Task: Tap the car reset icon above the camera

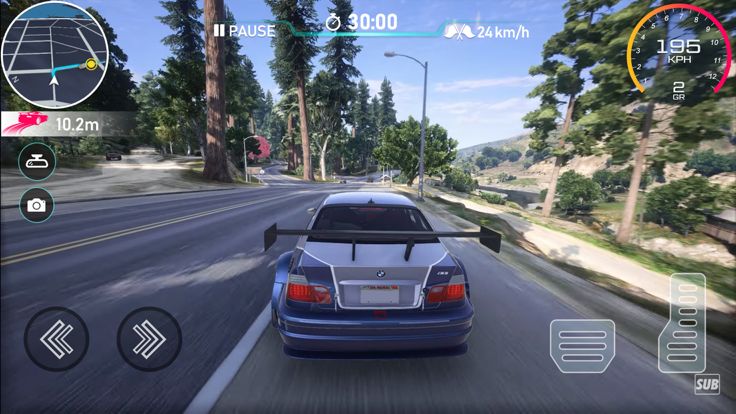Action: point(37,161)
